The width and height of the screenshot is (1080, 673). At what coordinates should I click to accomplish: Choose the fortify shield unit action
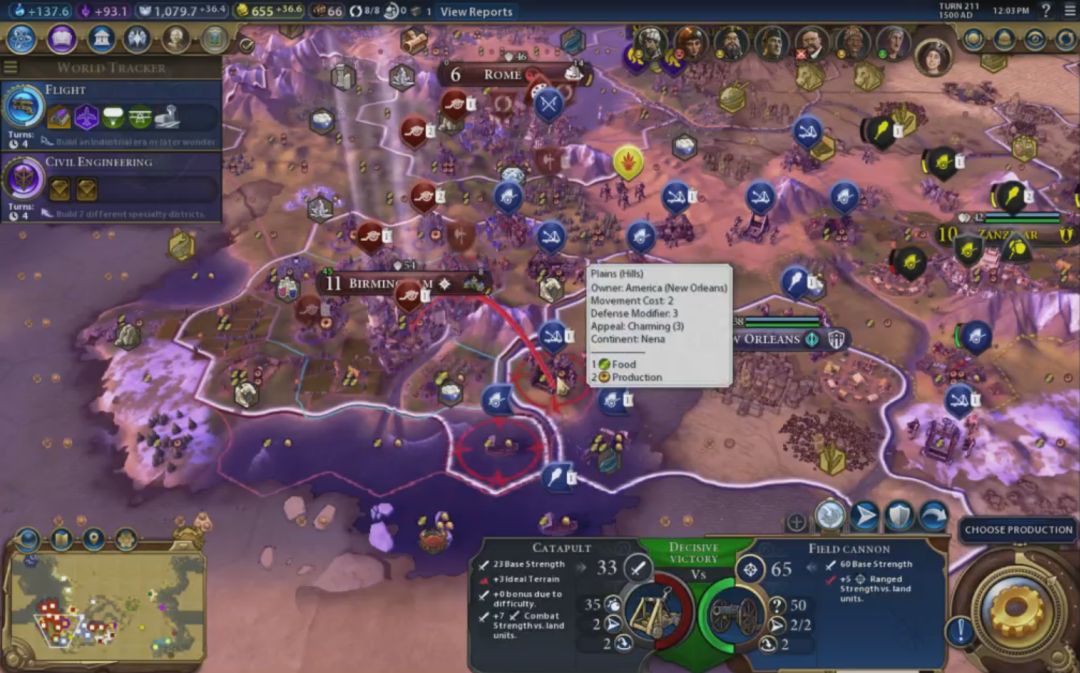898,516
